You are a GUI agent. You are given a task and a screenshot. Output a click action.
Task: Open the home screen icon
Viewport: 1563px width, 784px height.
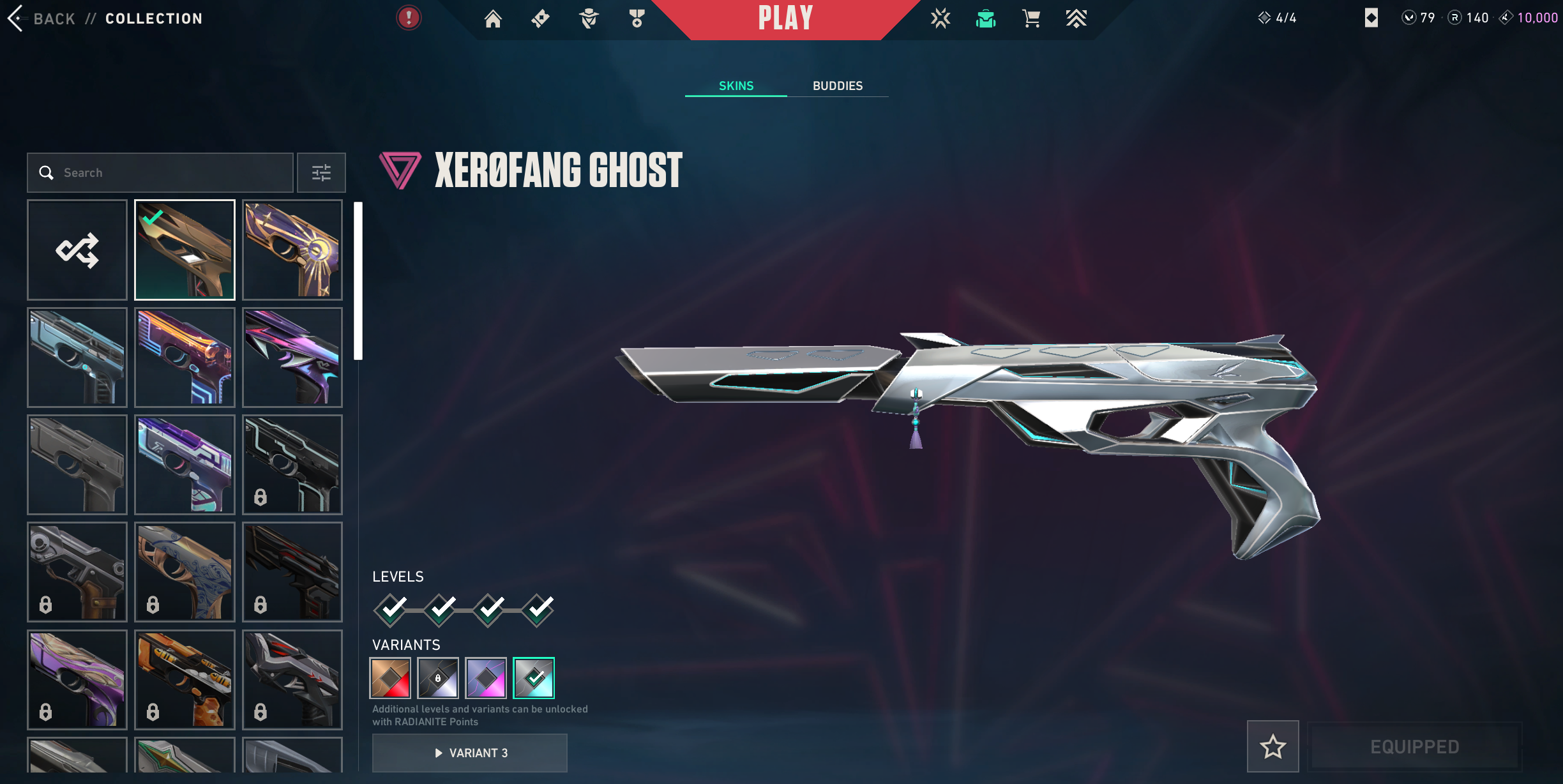coord(493,19)
